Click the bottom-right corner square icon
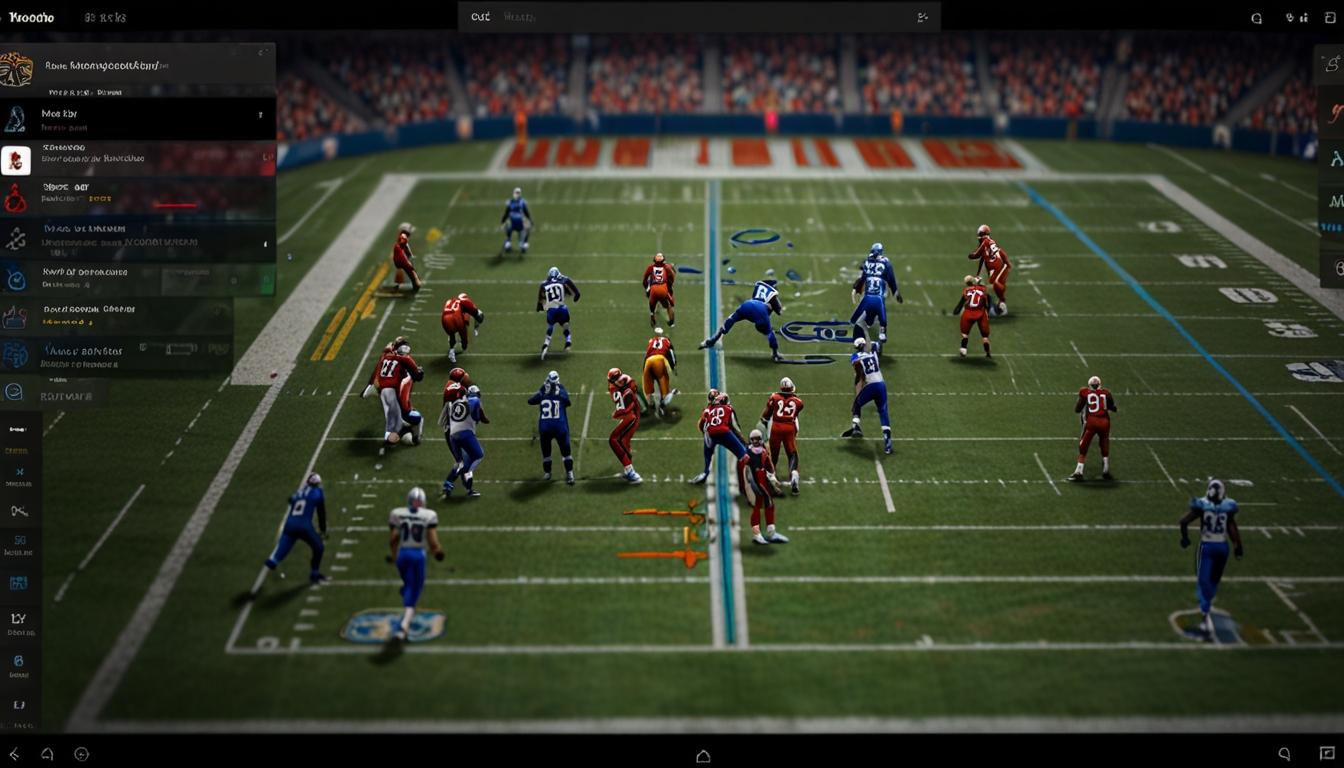Viewport: 1344px width, 768px height. pyautogui.click(x=1327, y=754)
